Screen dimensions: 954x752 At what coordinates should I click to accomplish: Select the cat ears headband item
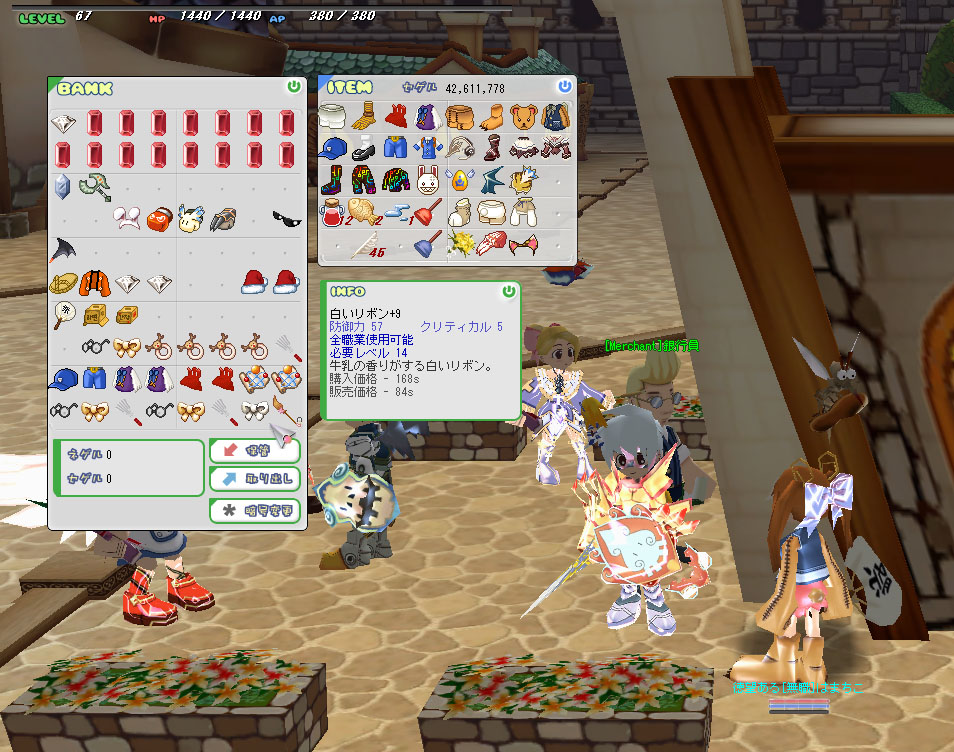point(523,243)
